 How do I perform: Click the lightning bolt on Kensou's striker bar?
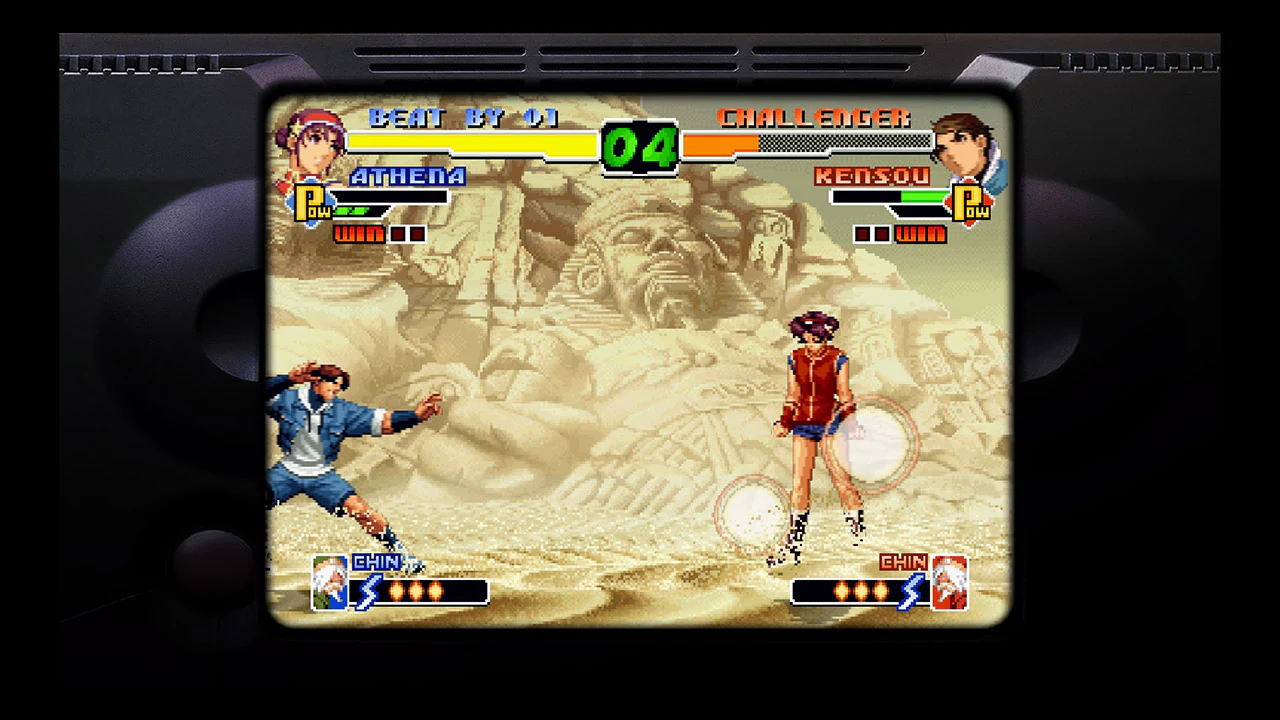912,592
